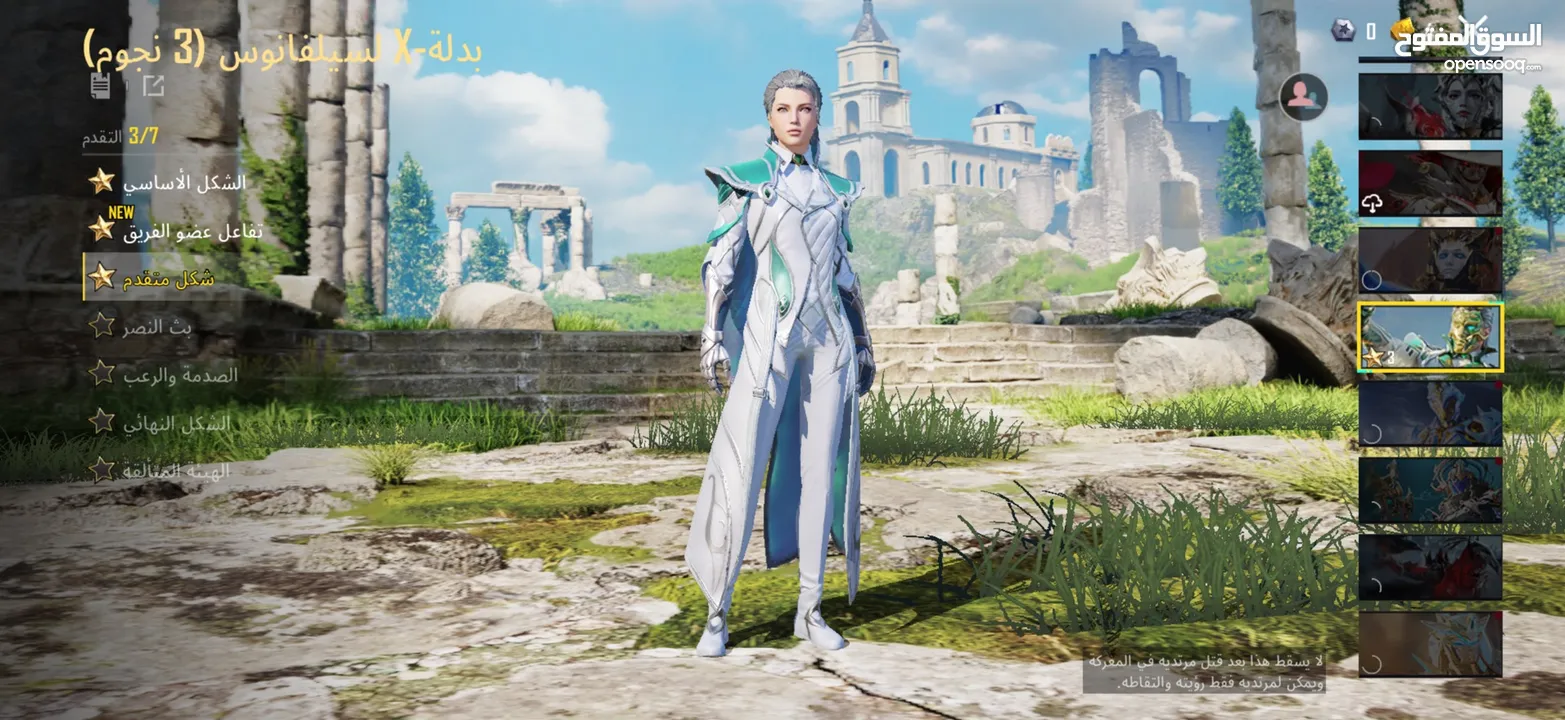This screenshot has height=720, width=1565.
Task: Choose the red outfit thumbnail with cloud download icon
Action: click(x=1430, y=183)
